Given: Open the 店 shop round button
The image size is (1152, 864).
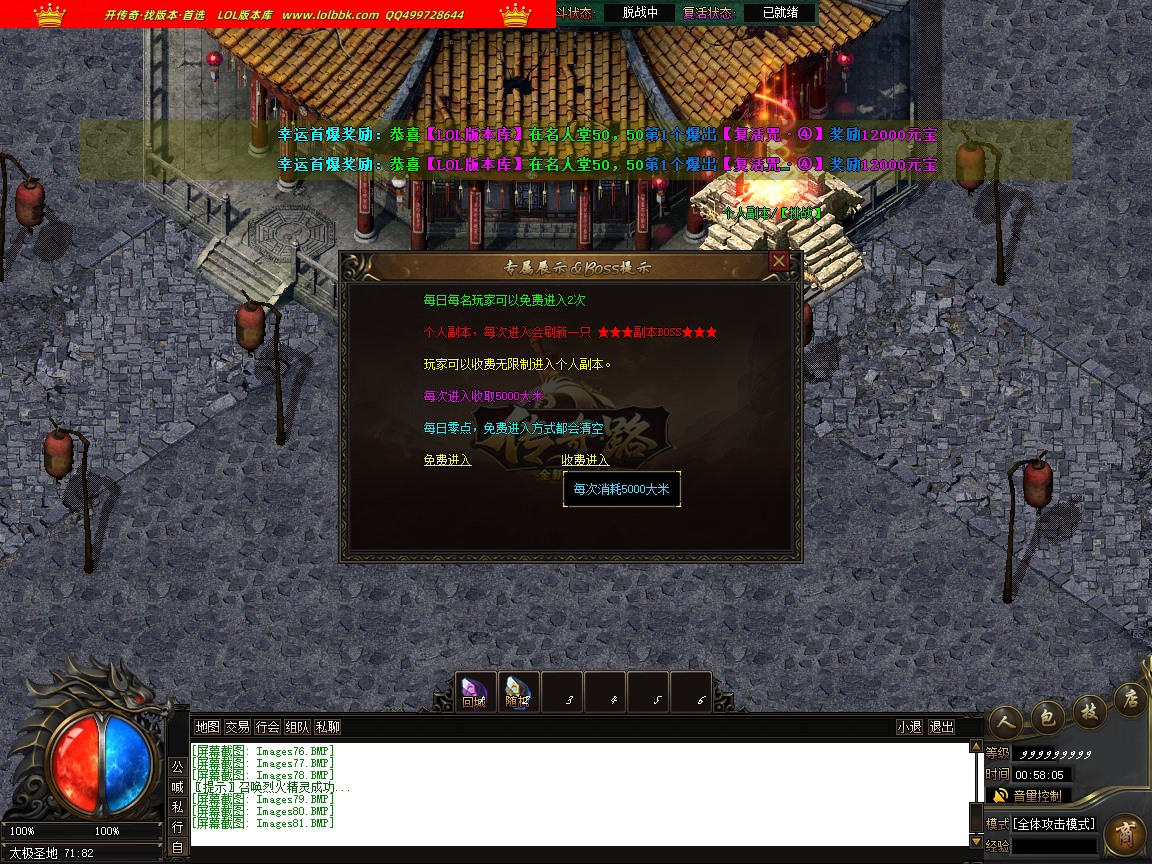Looking at the screenshot, I should point(1130,697).
